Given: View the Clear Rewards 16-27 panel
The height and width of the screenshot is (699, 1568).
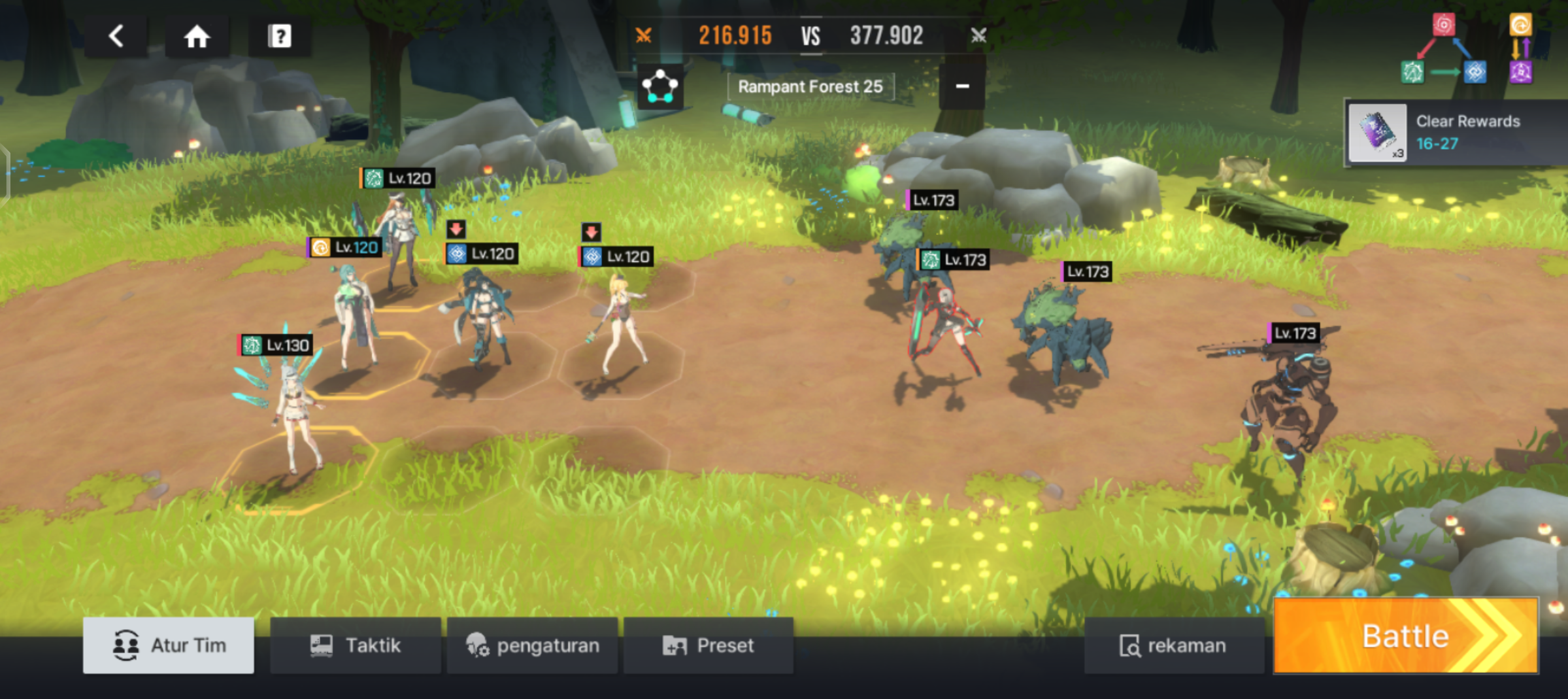Looking at the screenshot, I should (1455, 133).
